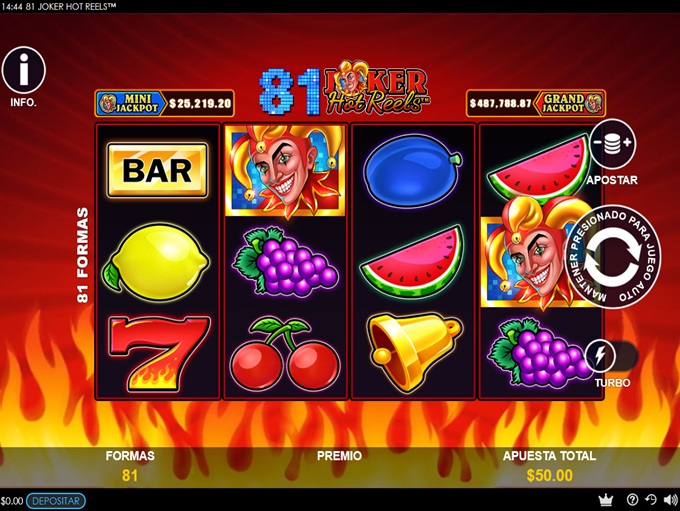Open help with the question mark icon

coord(632,500)
